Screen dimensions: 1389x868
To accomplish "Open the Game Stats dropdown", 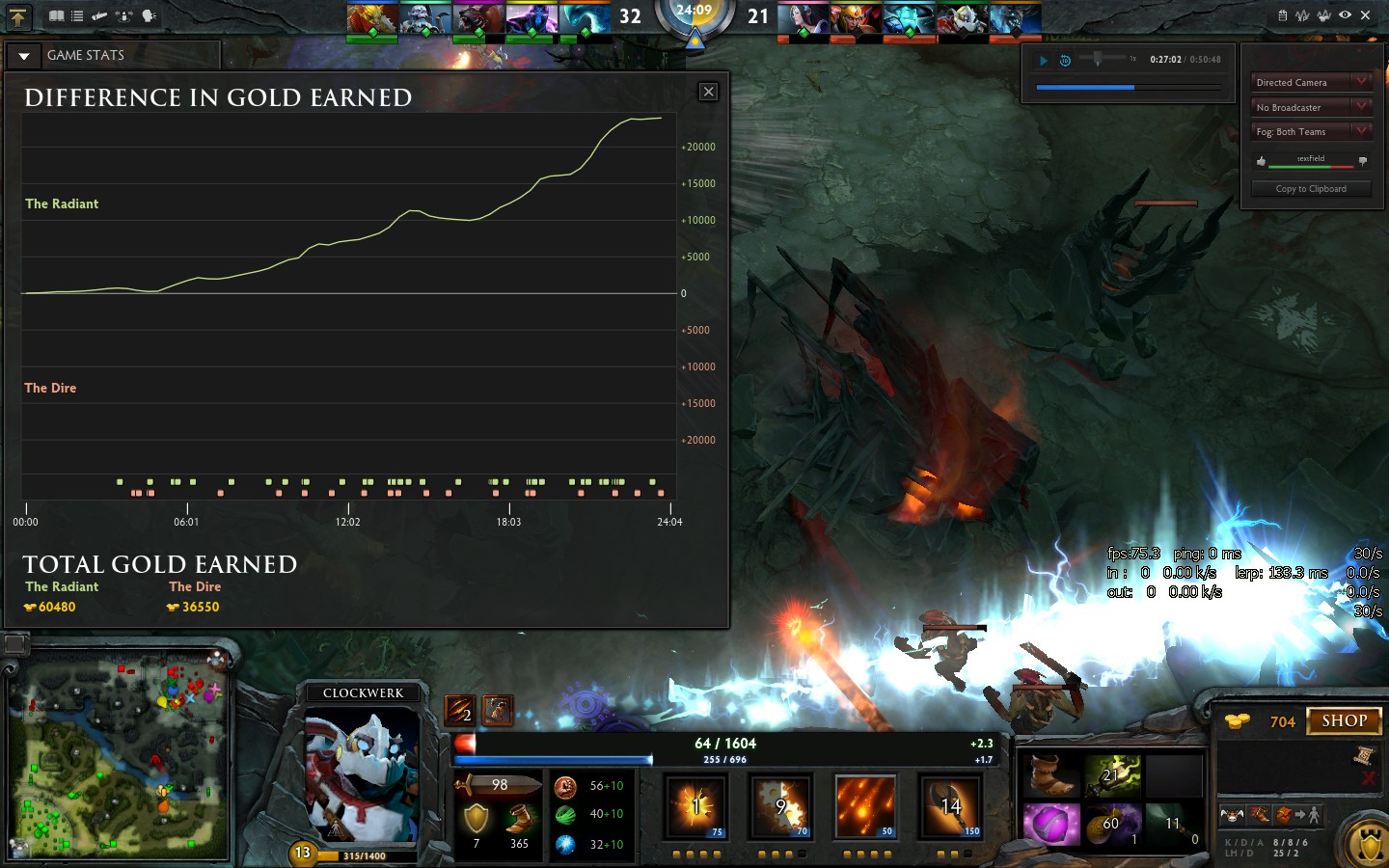I will pos(24,56).
